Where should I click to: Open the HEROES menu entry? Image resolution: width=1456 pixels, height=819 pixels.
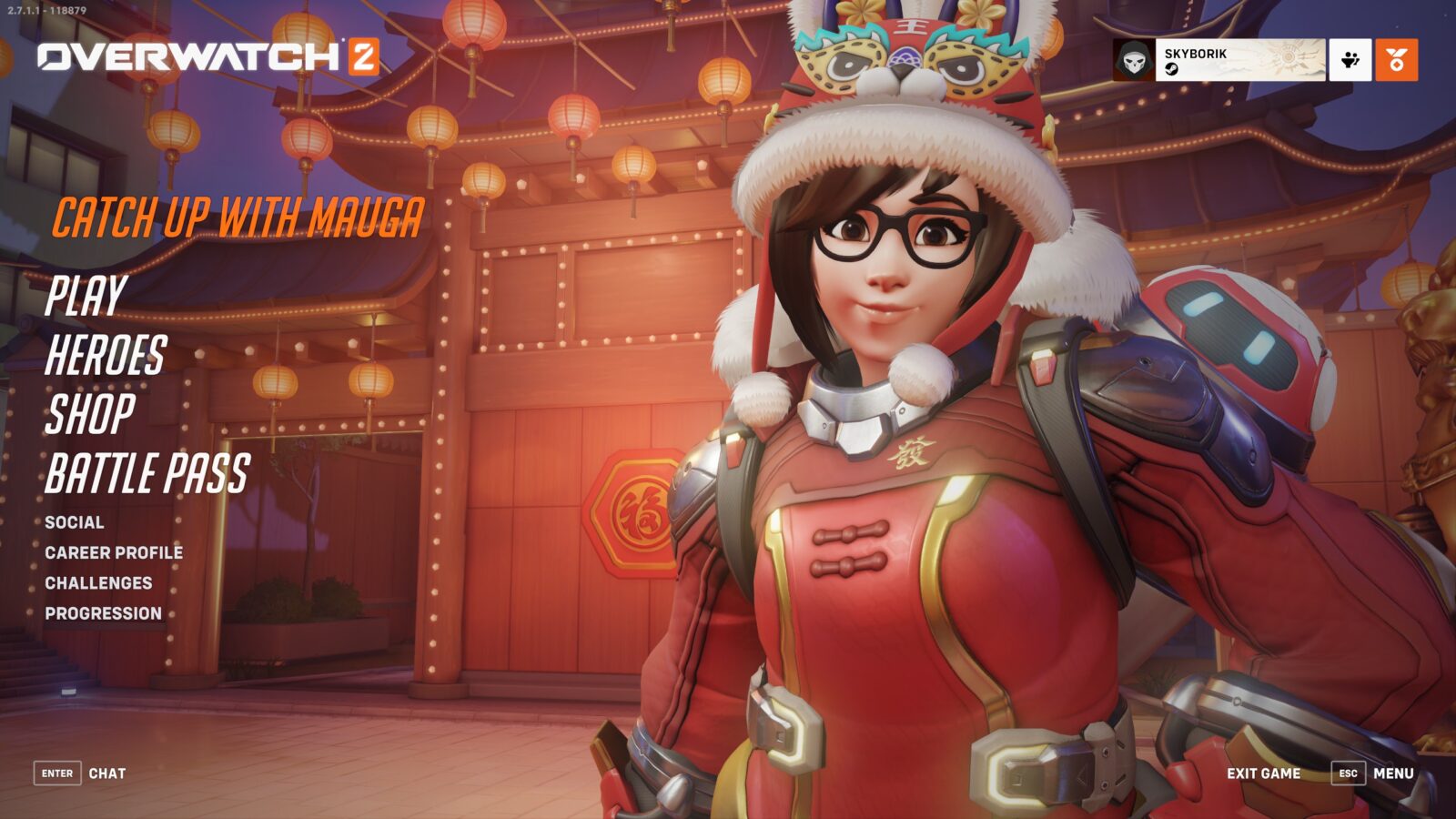pyautogui.click(x=106, y=353)
